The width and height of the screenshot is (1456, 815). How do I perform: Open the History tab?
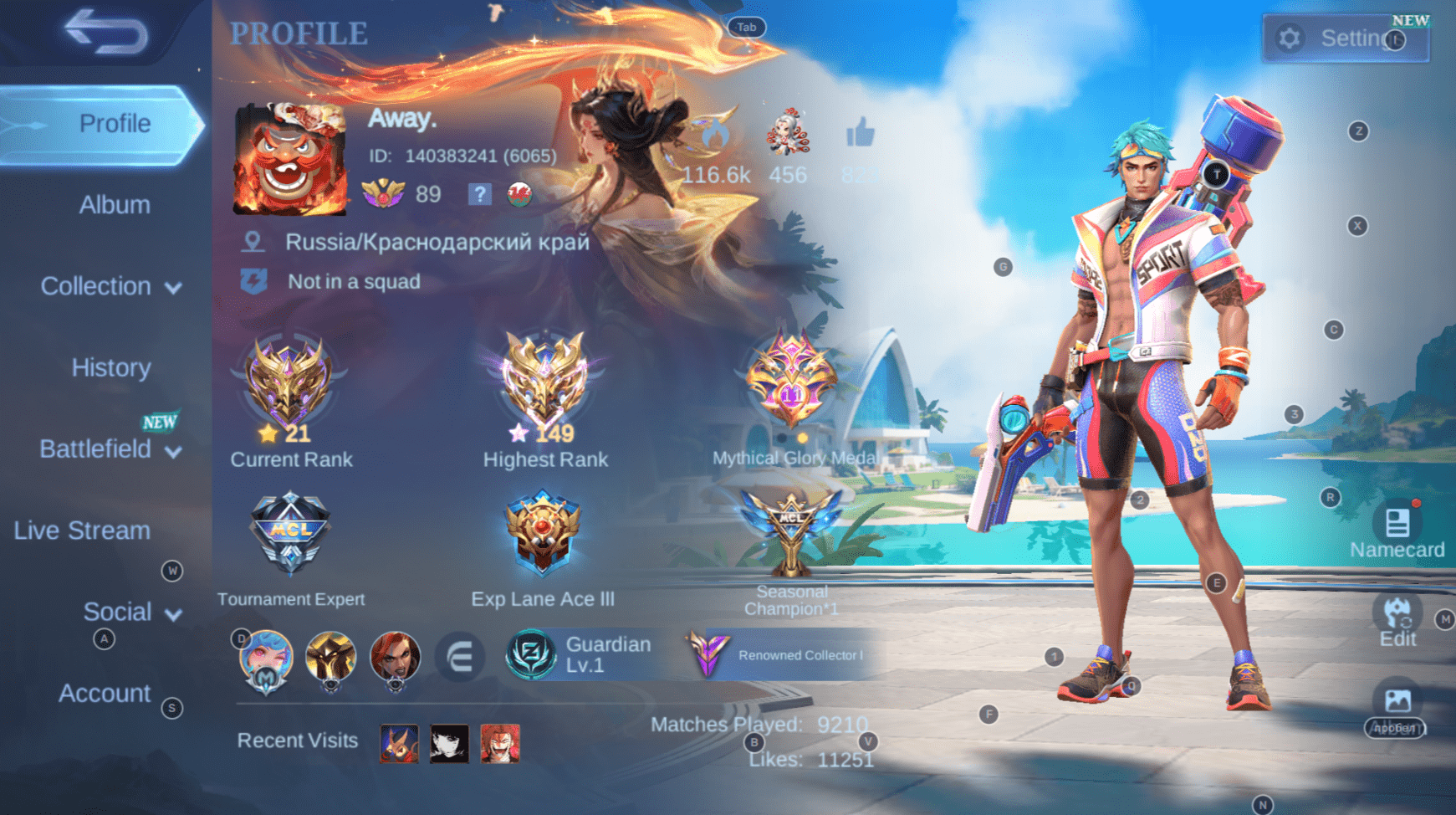[x=110, y=367]
